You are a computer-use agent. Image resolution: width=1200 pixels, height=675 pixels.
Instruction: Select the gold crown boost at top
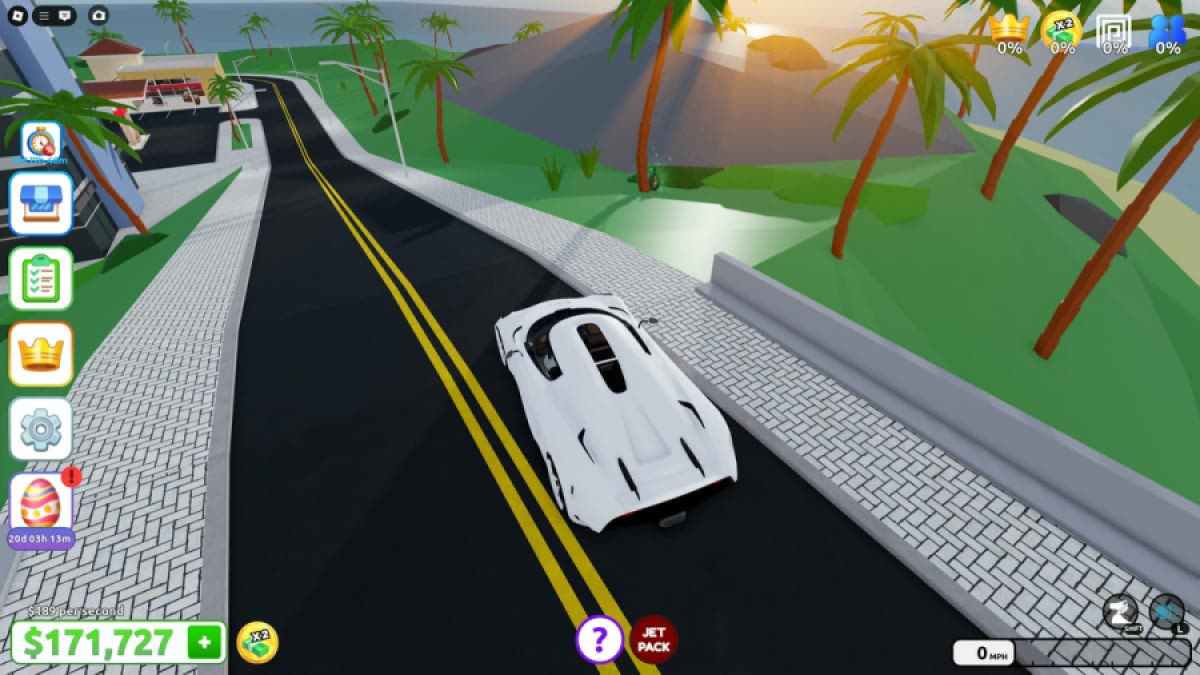[1009, 31]
